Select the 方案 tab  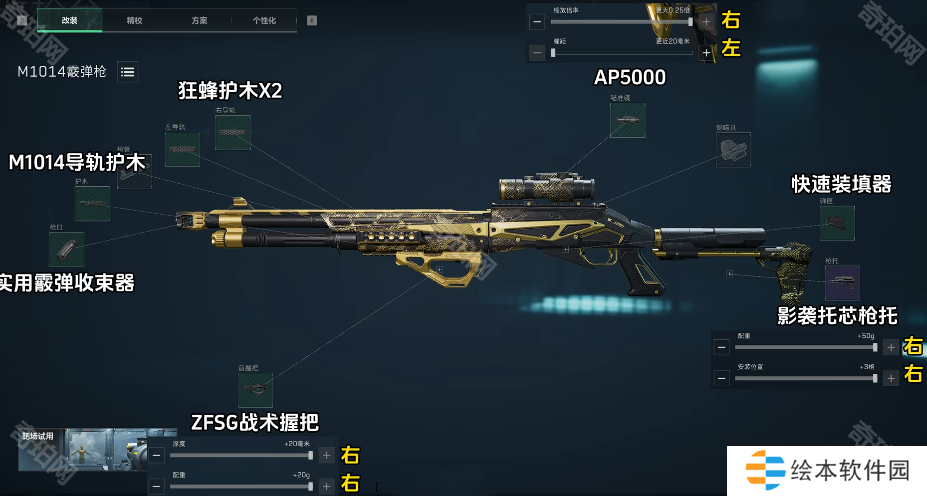pos(199,20)
